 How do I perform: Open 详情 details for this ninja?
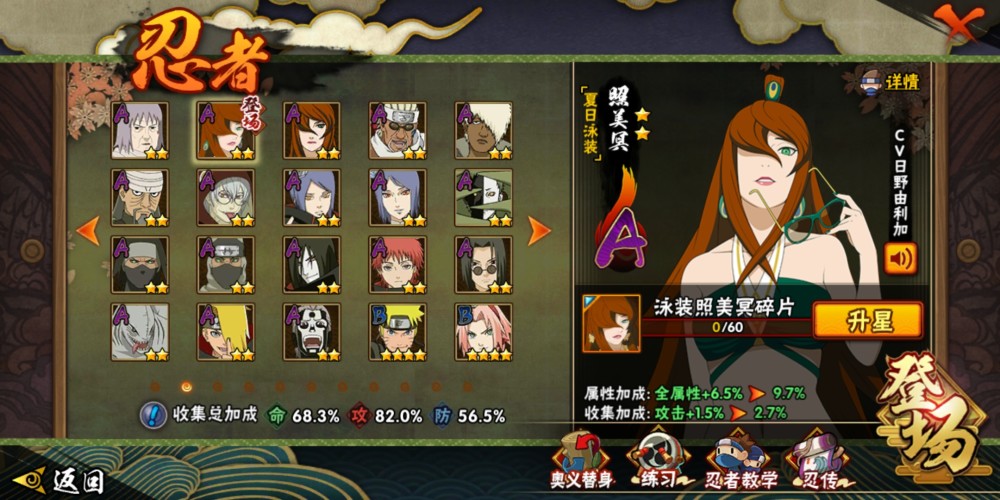click(x=890, y=82)
